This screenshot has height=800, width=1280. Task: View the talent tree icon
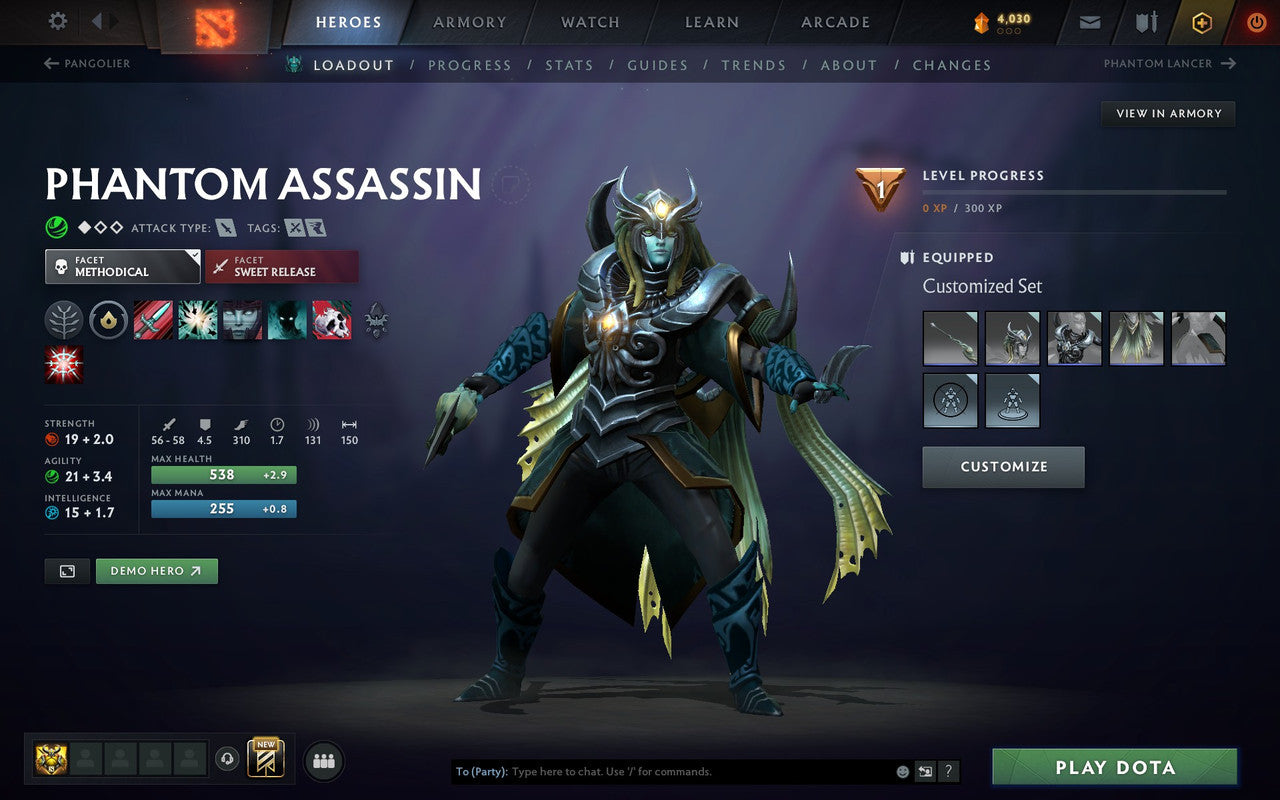click(x=64, y=320)
